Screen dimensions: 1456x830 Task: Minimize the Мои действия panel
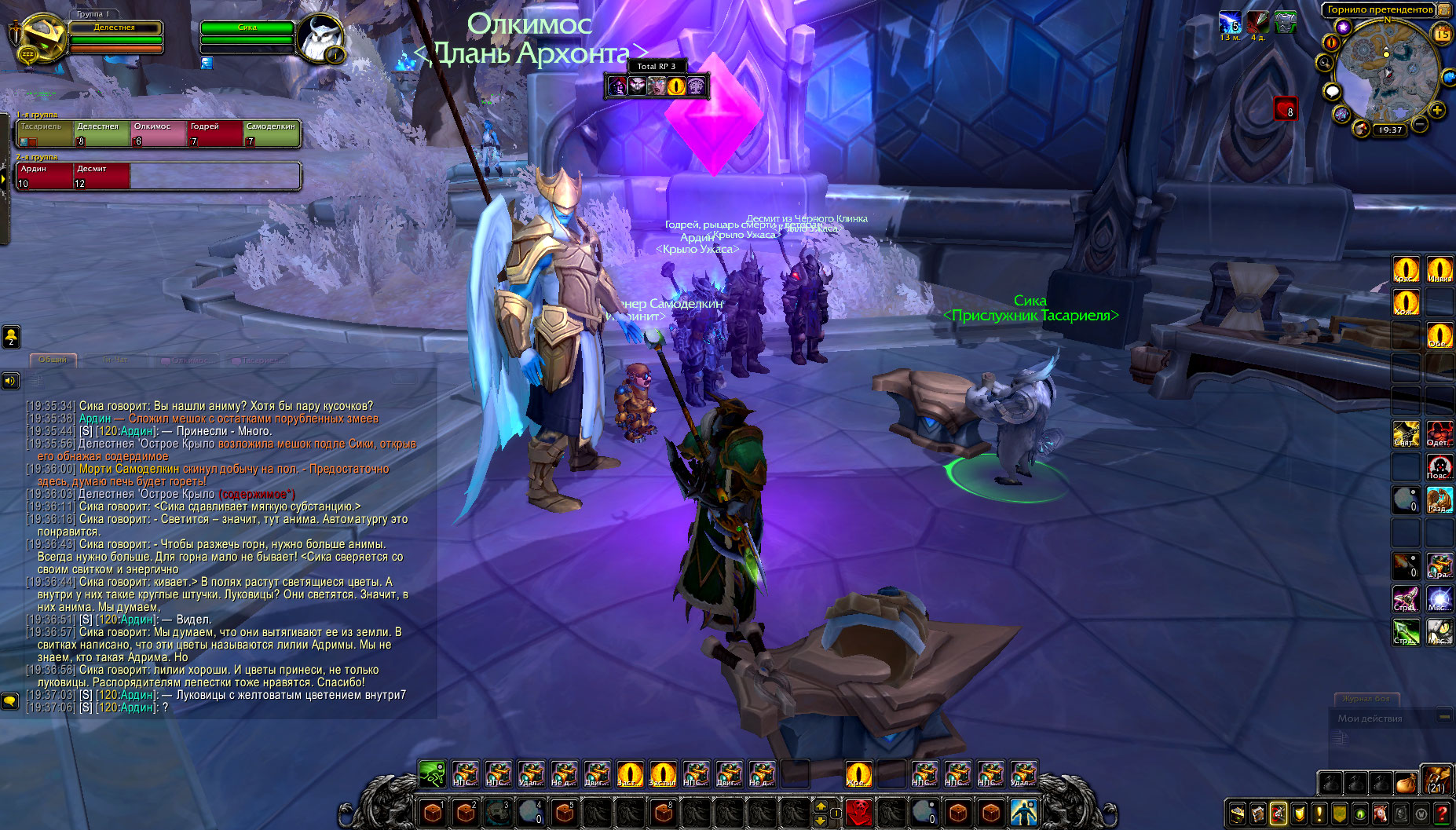[x=1443, y=716]
